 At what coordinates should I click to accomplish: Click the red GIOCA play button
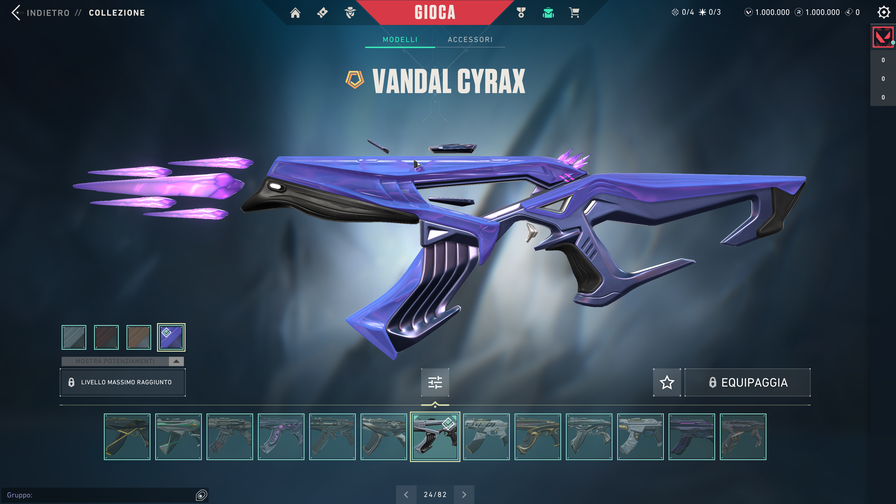434,13
